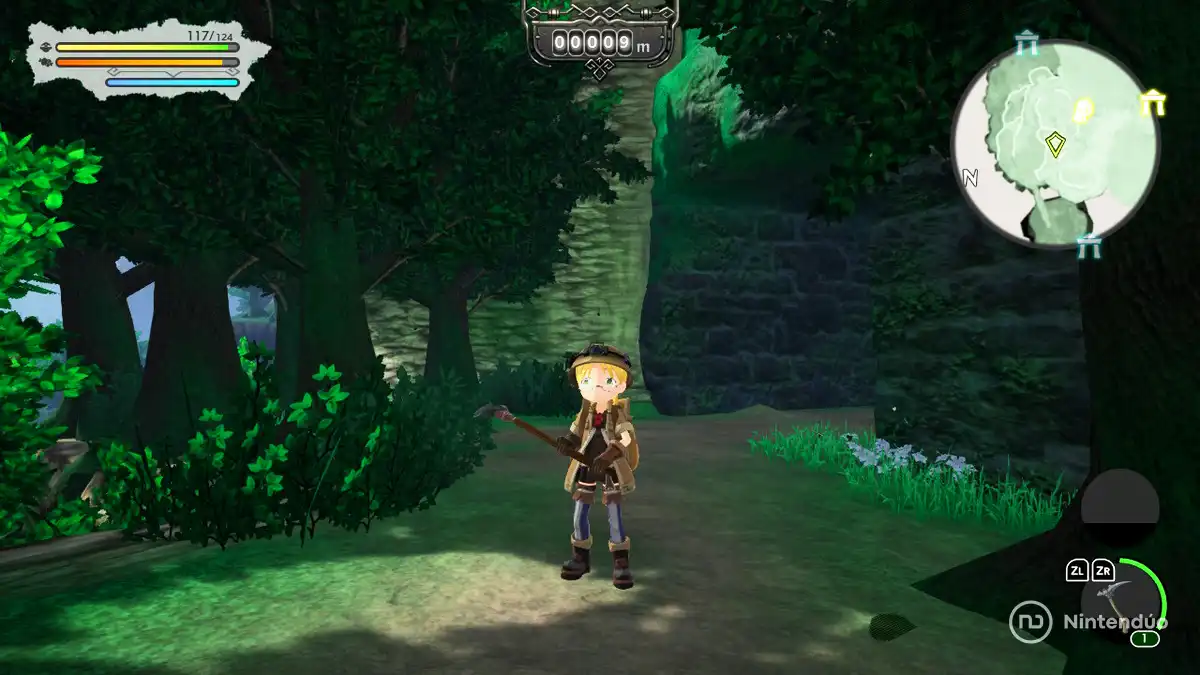This screenshot has width=1200, height=675.
Task: Select the empty dark circular item slot
Action: pyautogui.click(x=1120, y=507)
